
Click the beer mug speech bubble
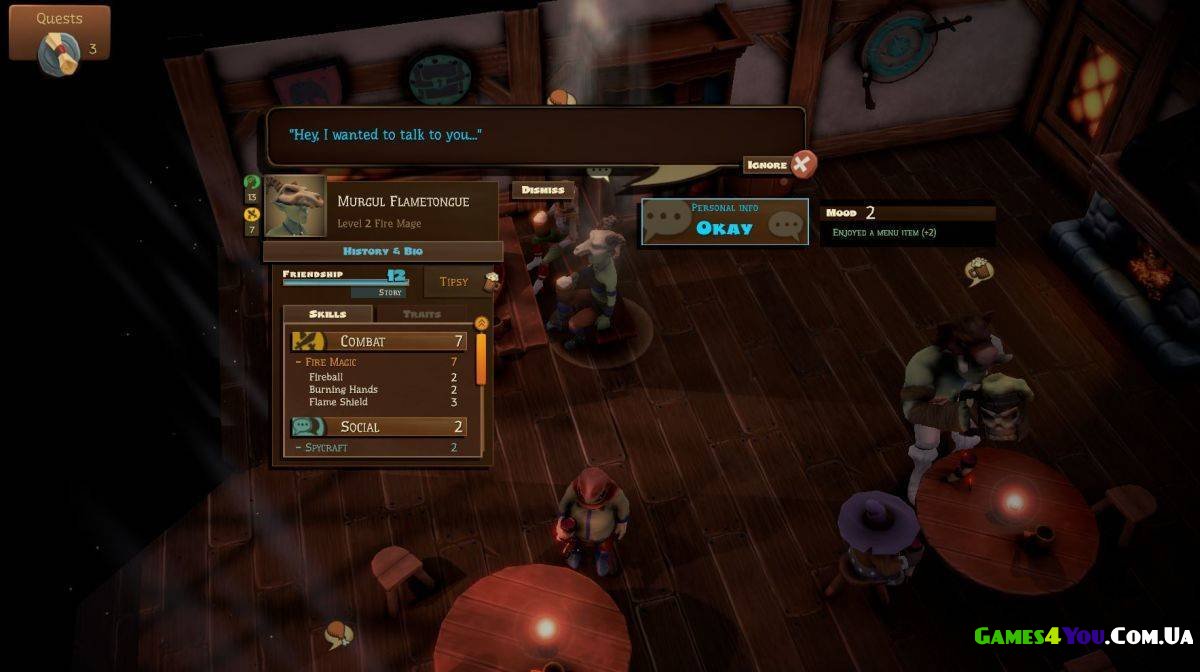(977, 270)
